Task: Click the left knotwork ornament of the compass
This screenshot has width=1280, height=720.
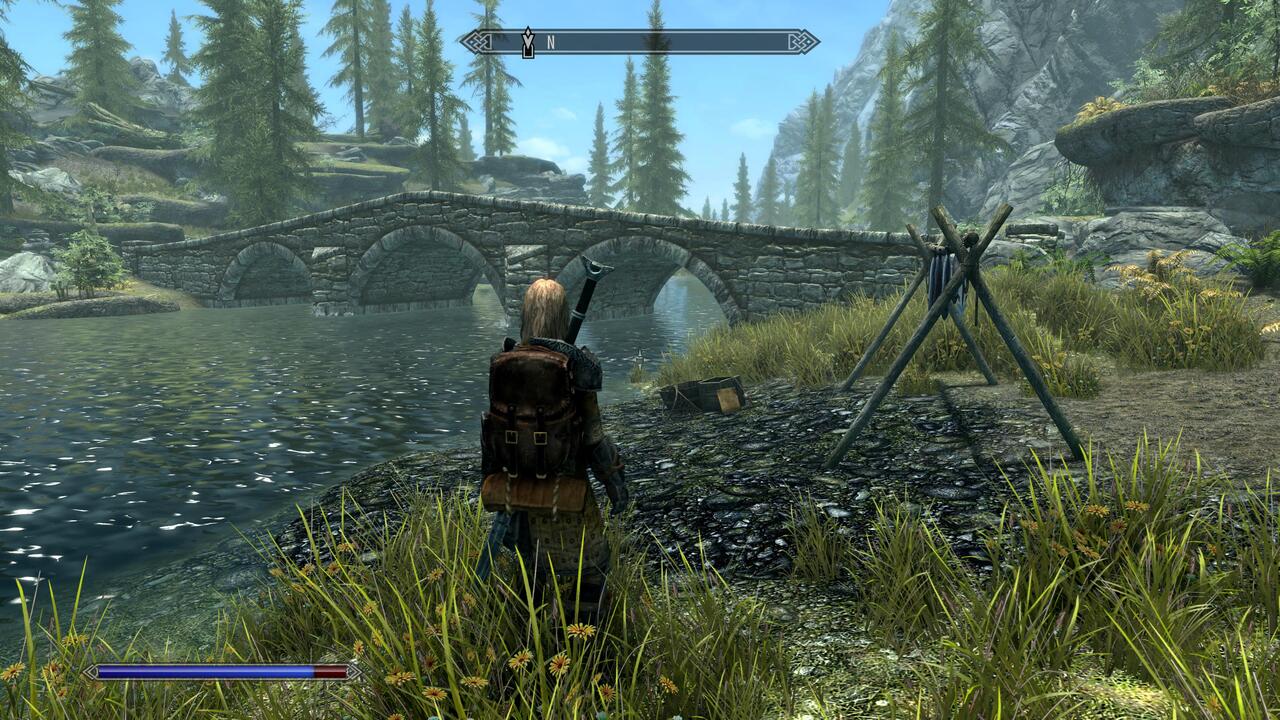Action: 477,41
